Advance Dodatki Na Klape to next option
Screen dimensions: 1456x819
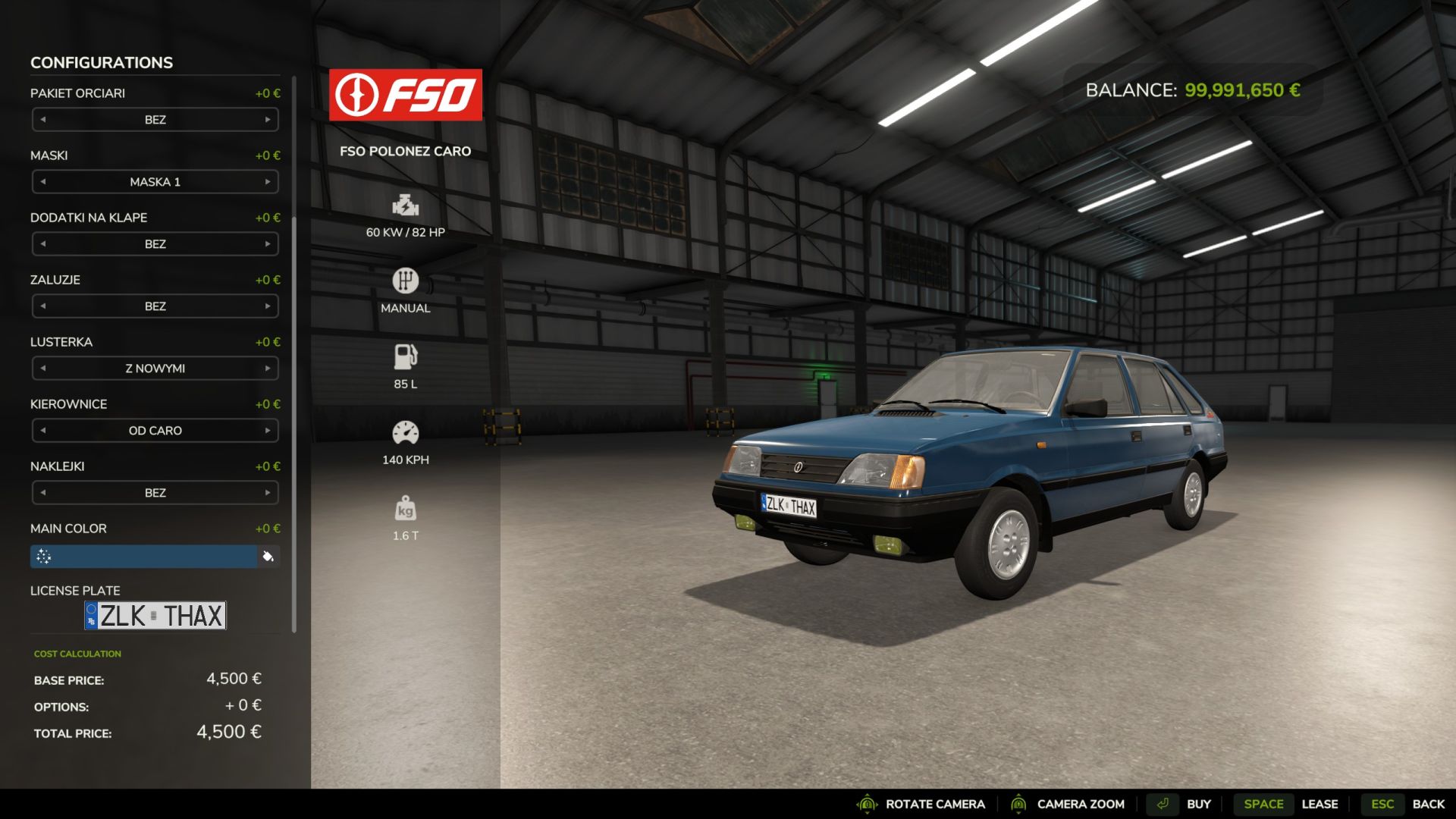pos(268,244)
